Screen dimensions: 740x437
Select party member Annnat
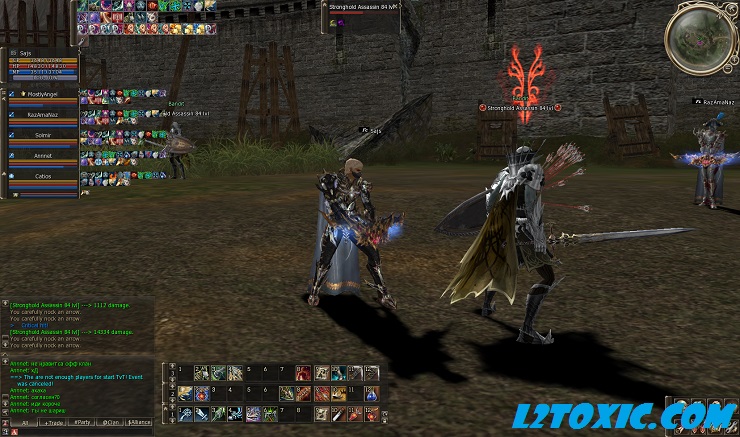(x=41, y=156)
